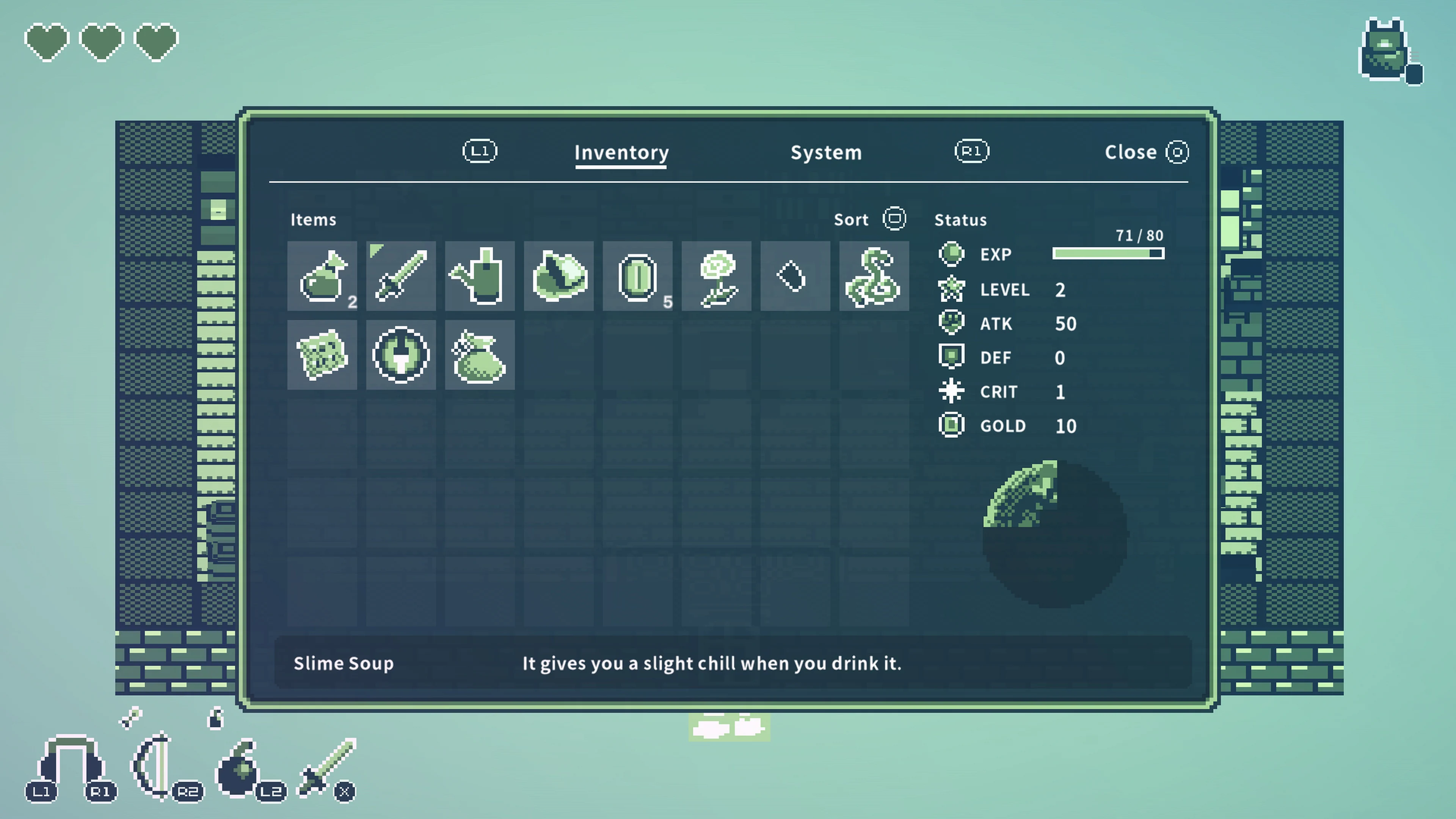Select the watering can item
This screenshot has height=819, width=1456.
tap(480, 276)
